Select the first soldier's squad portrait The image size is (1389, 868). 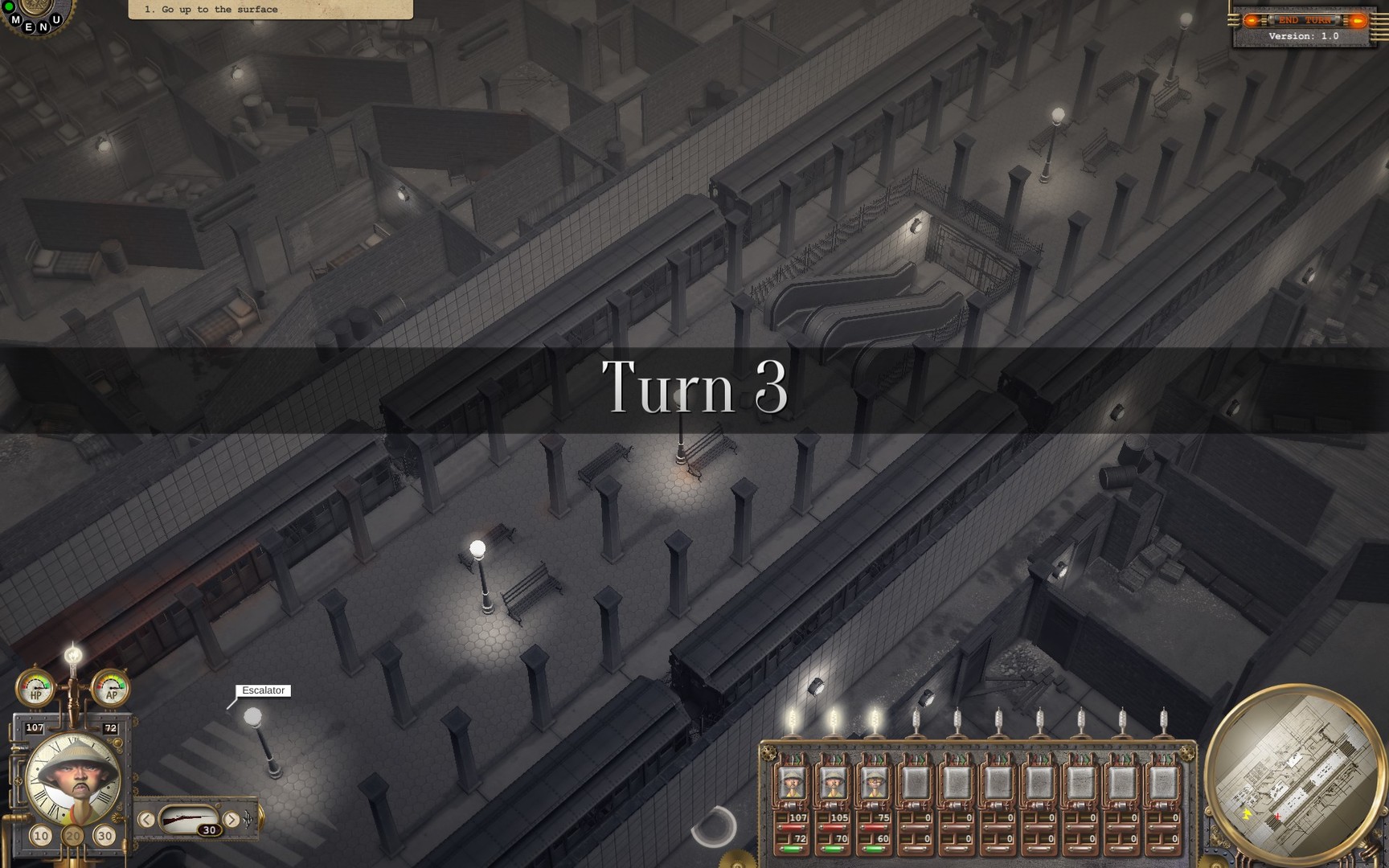pos(792,784)
